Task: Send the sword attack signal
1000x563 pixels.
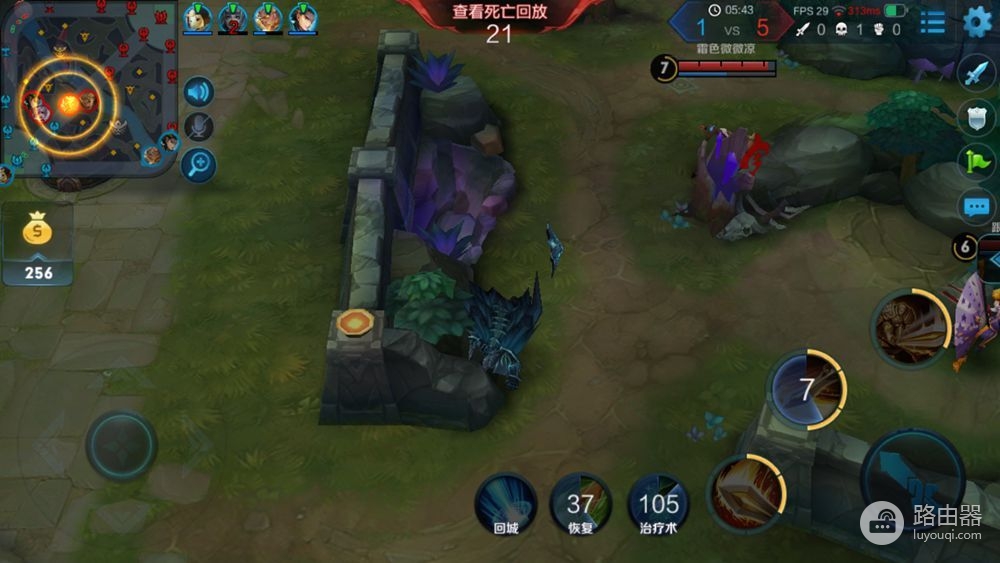Action: coord(975,72)
